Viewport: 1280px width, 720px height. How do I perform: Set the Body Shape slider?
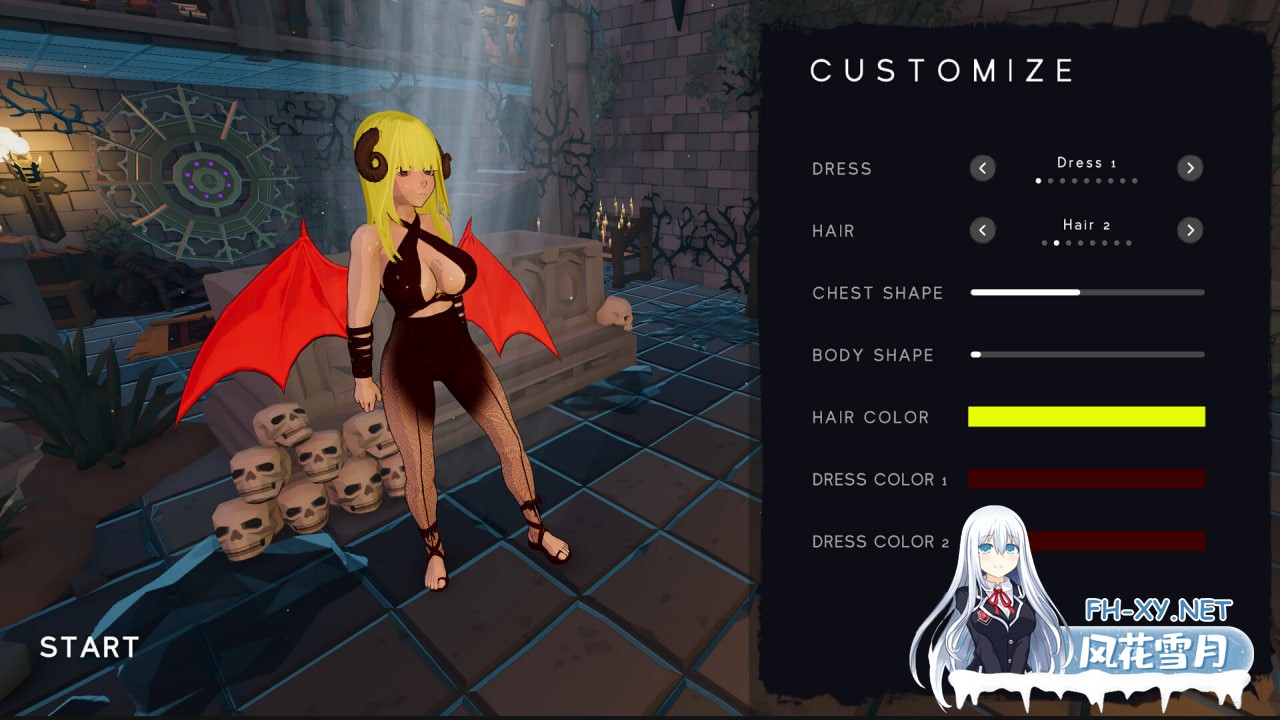pyautogui.click(x=976, y=354)
